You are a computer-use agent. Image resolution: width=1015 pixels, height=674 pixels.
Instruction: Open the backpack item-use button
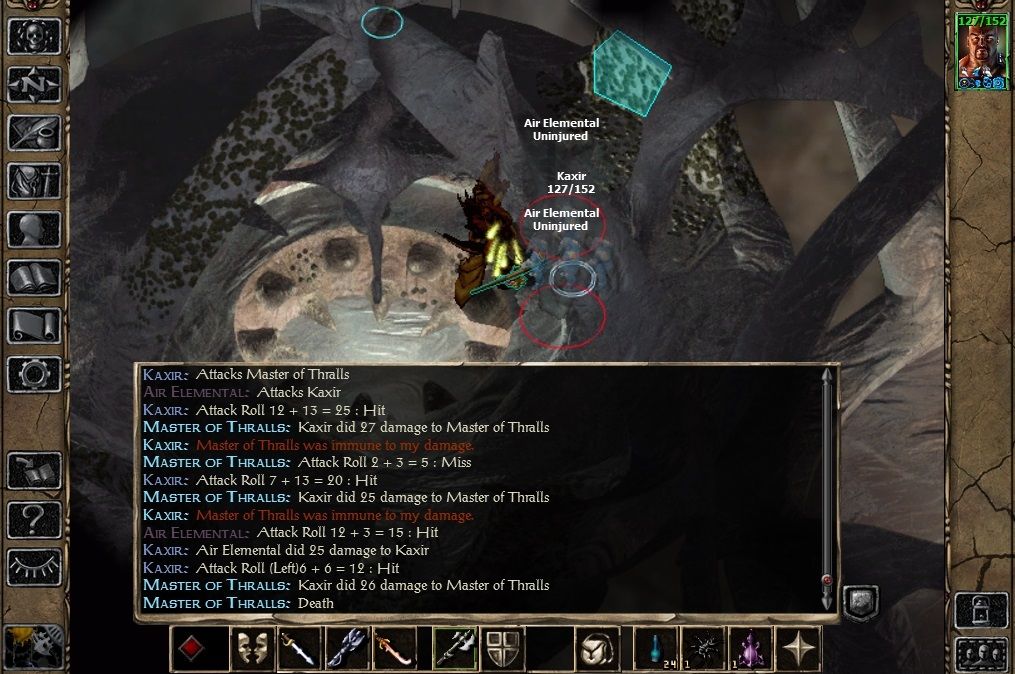click(x=598, y=649)
